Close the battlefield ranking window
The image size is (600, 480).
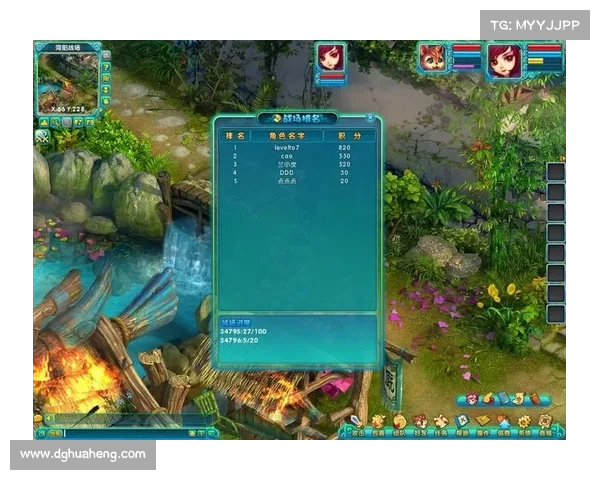tap(372, 118)
